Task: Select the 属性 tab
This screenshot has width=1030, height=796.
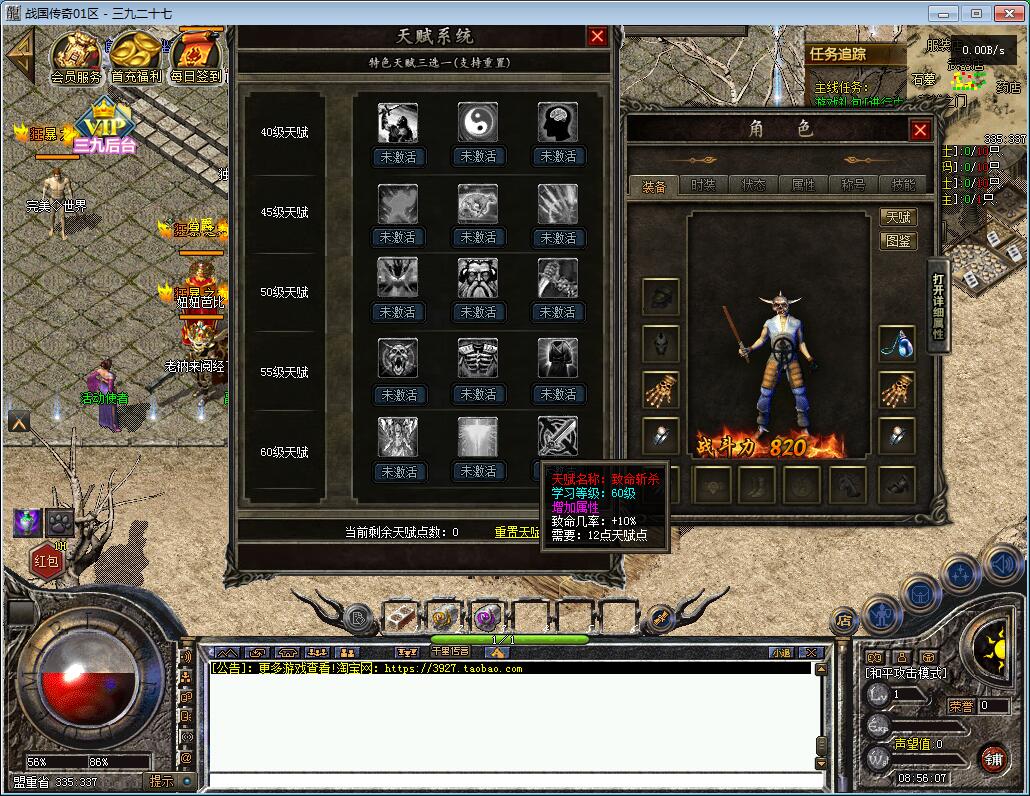Action: point(803,185)
